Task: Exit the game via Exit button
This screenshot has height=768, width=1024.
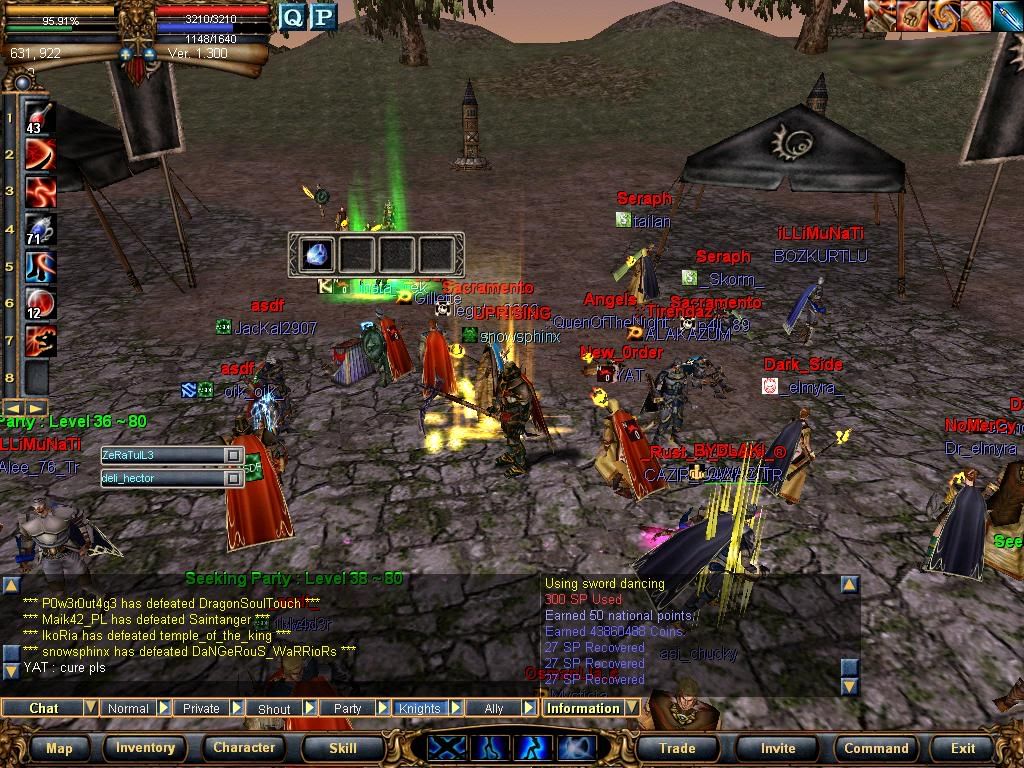Action: (963, 747)
